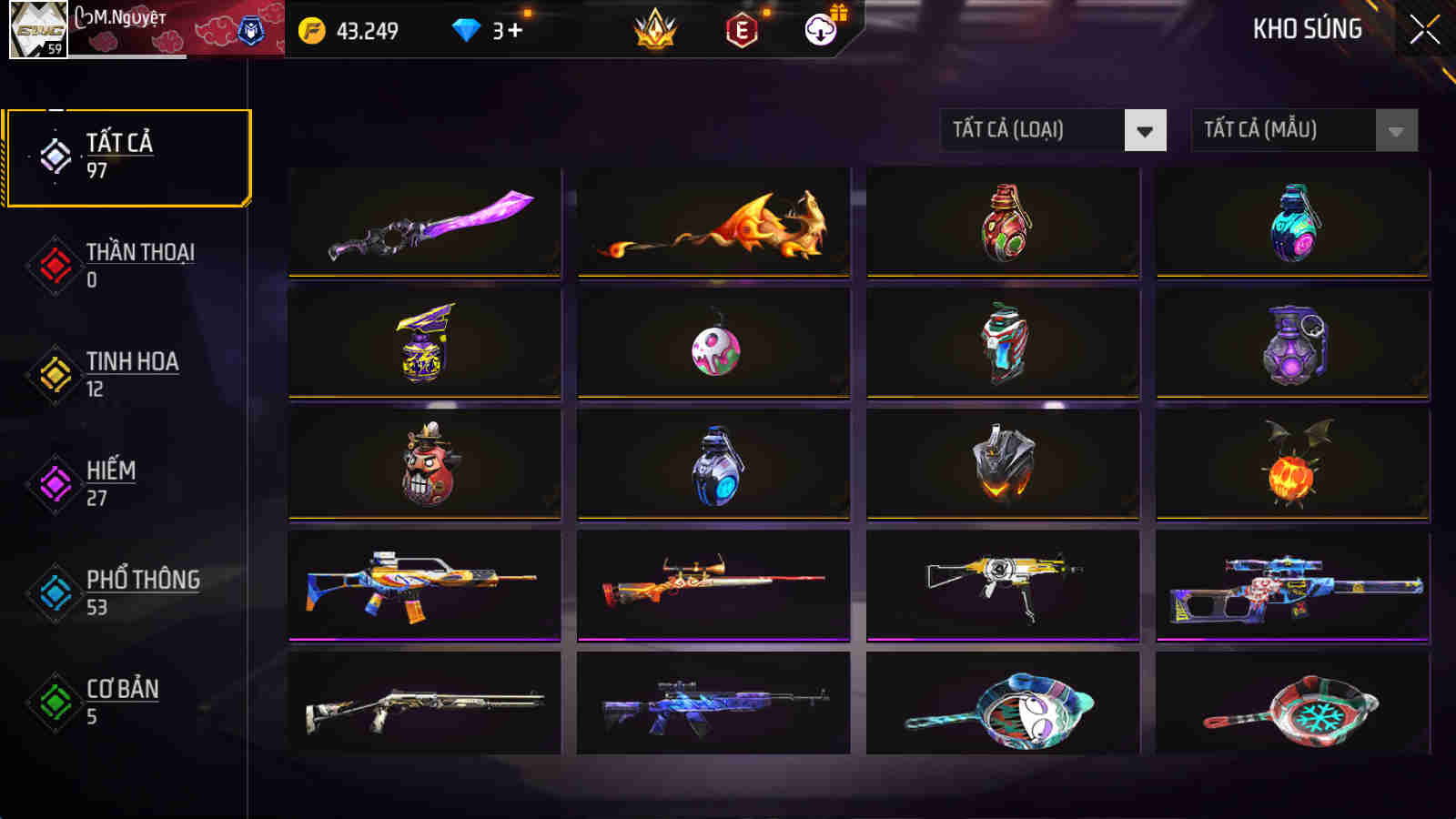The image size is (1456, 819).
Task: Open the TẤT CẢ (LOẠI) filter dropdown
Action: coord(1028,130)
